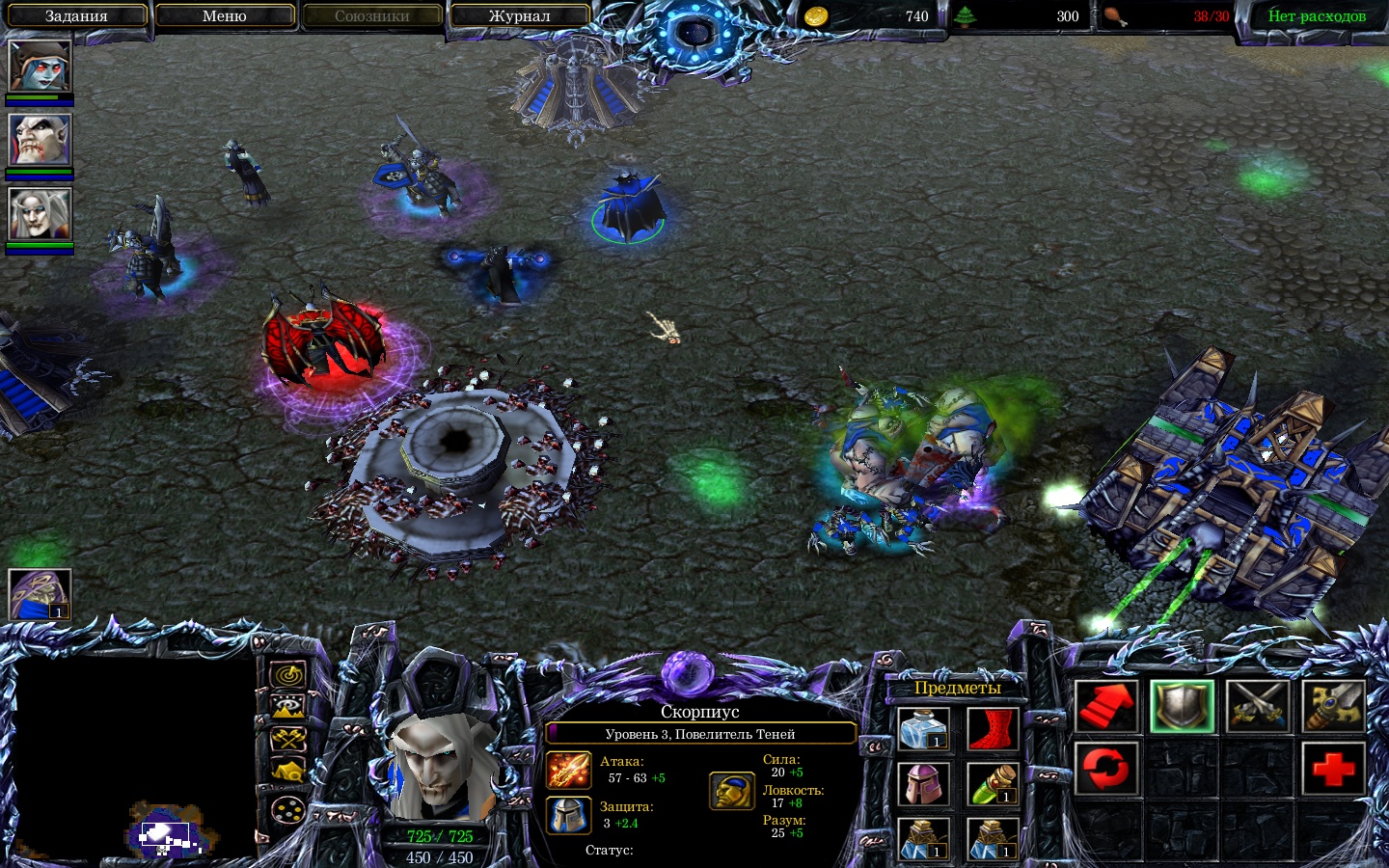Activate the minimap signal ping button
Viewport: 1389px width, 868px height.
point(287,676)
